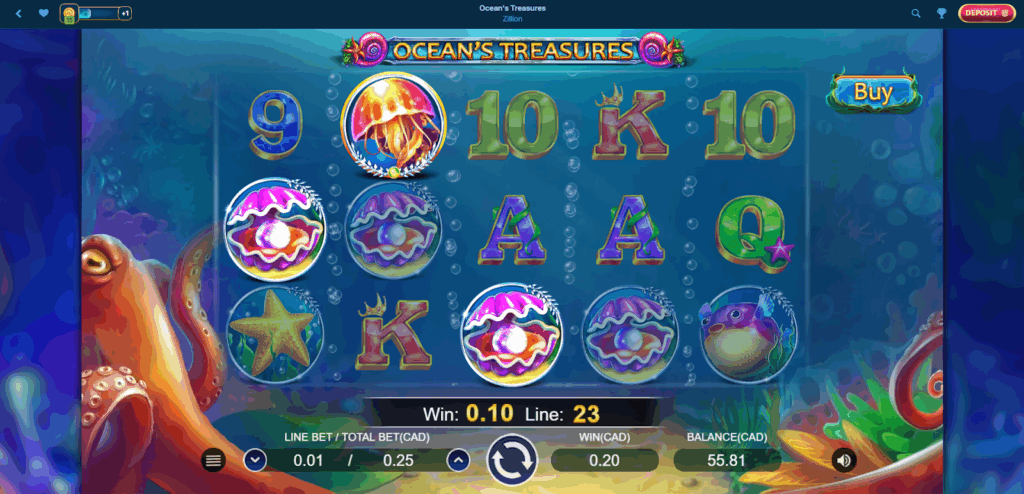Screen dimensions: 1024x494
Task: Add game to favorites with heart icon
Action: coord(43,14)
